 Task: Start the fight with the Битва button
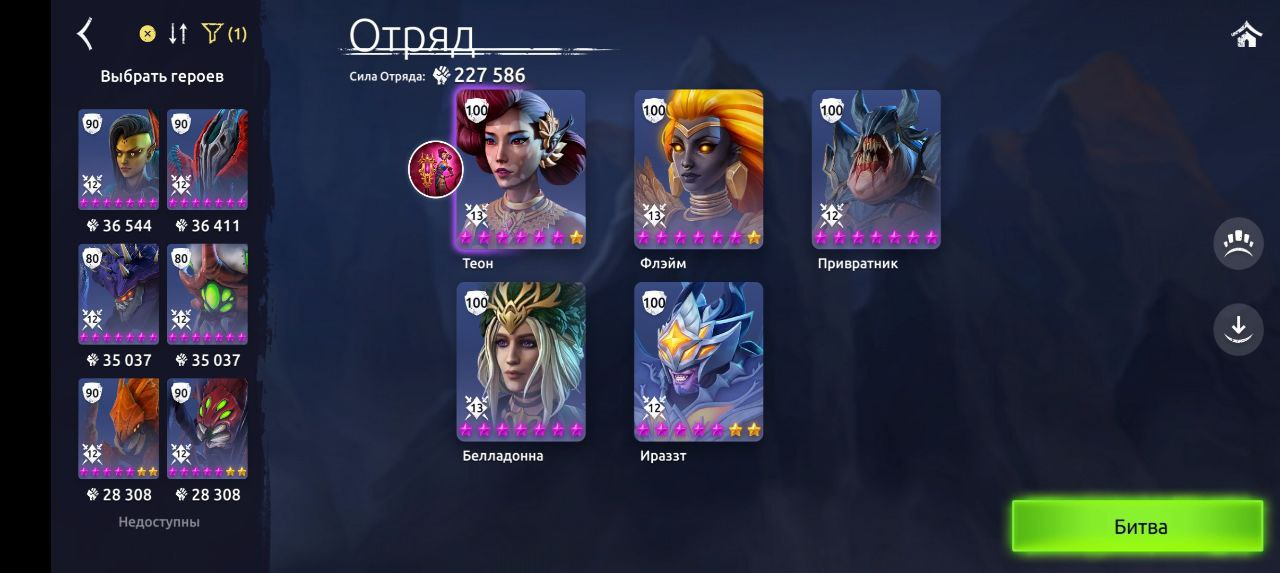(1138, 526)
